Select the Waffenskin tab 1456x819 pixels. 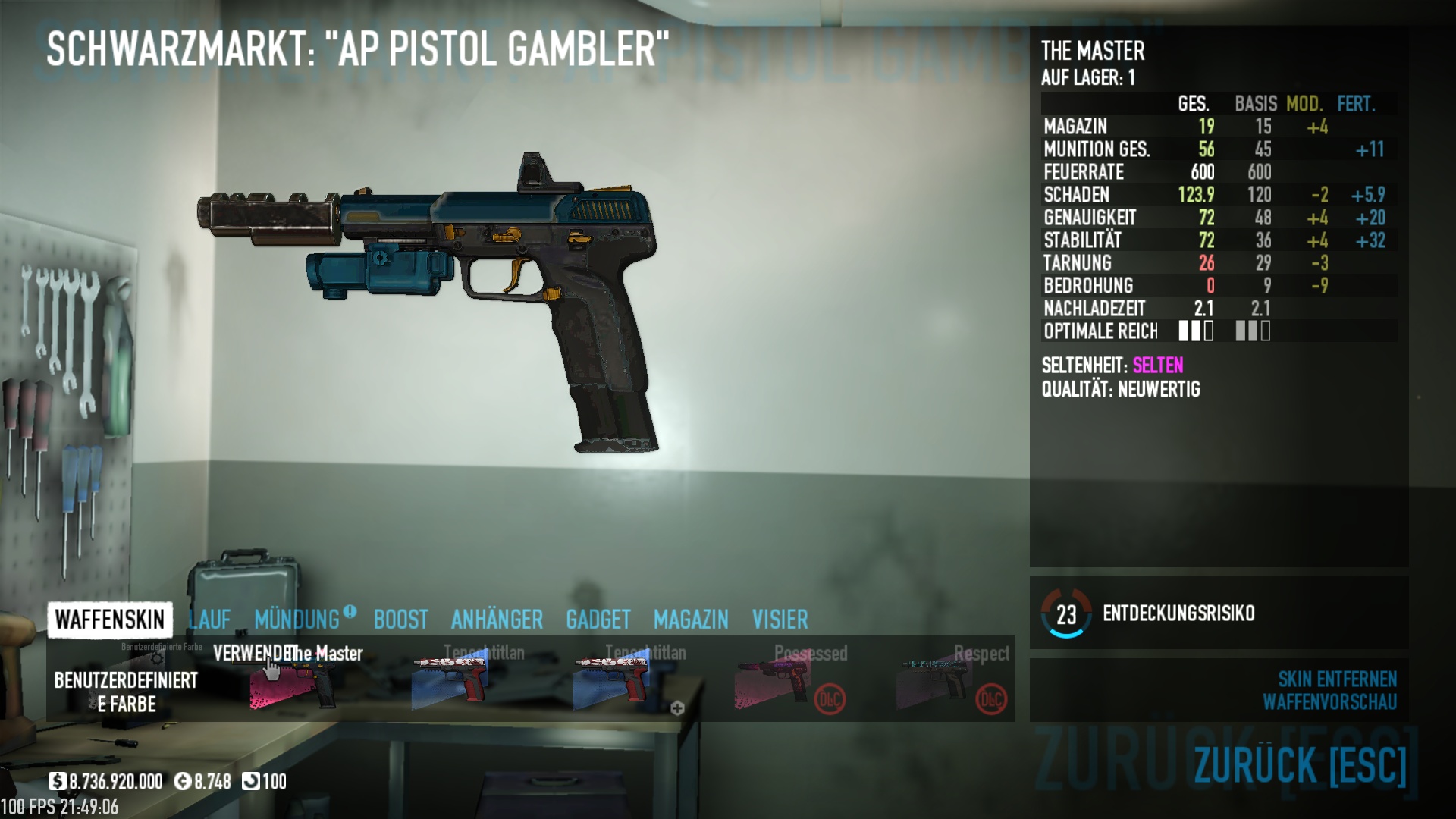point(110,620)
